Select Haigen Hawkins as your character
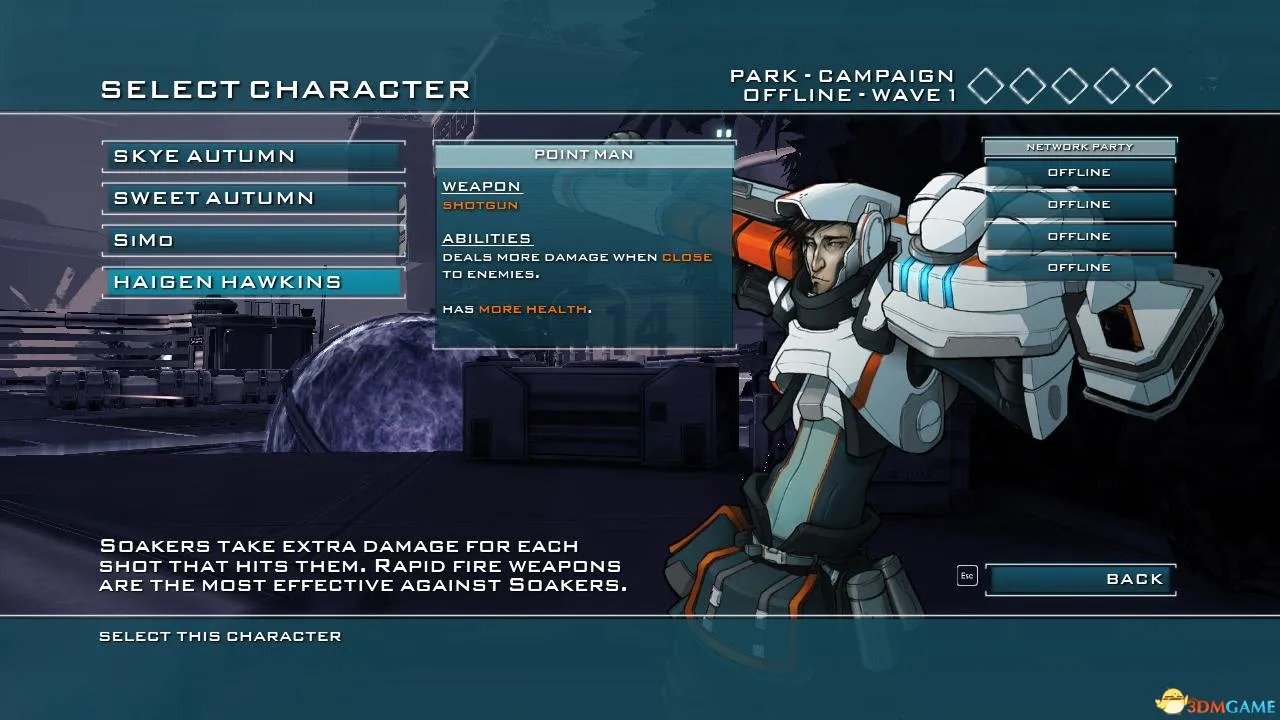The height and width of the screenshot is (720, 1280). click(253, 282)
